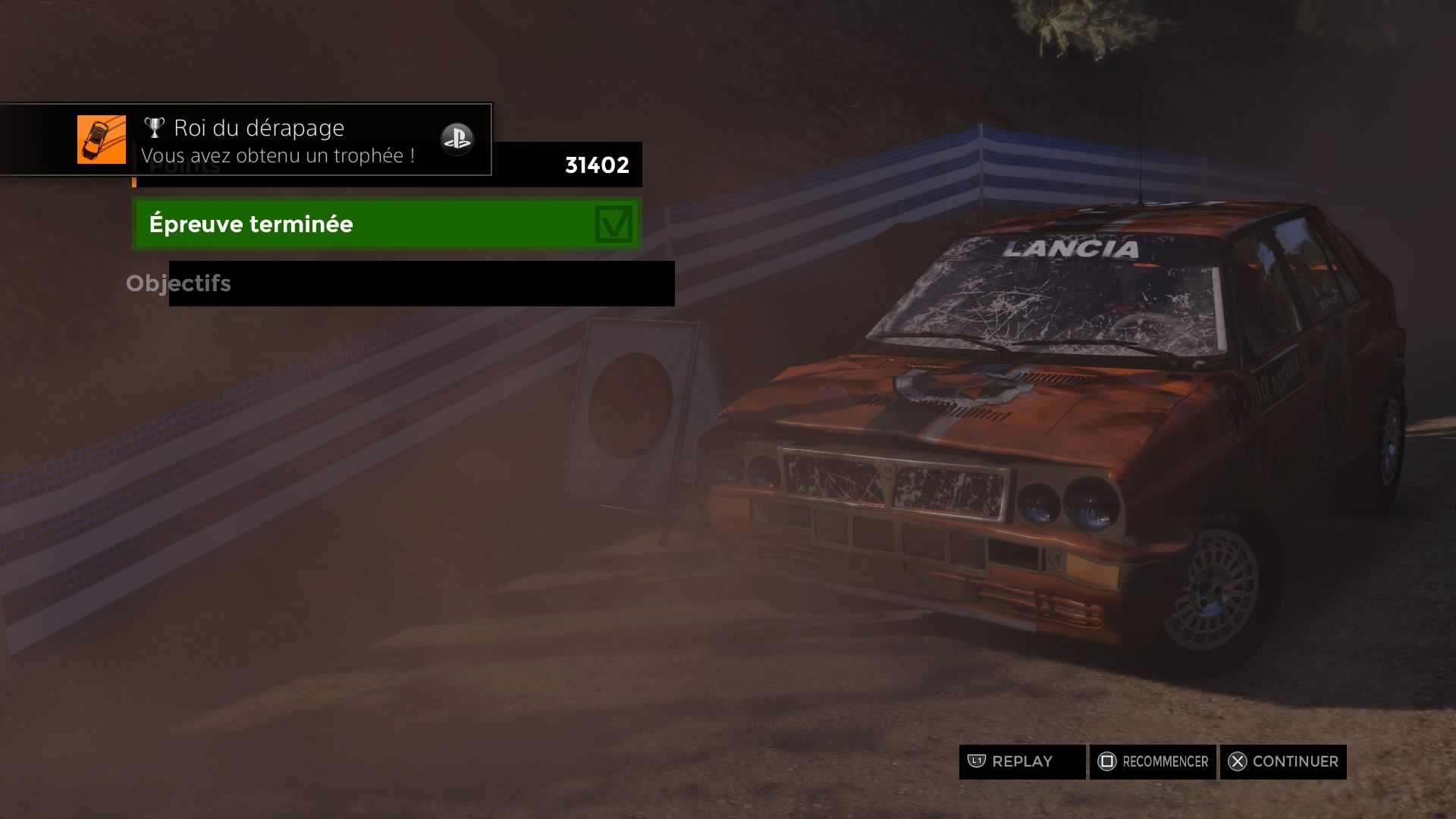Continue with the Continuer button
The image size is (1456, 819).
1283,761
